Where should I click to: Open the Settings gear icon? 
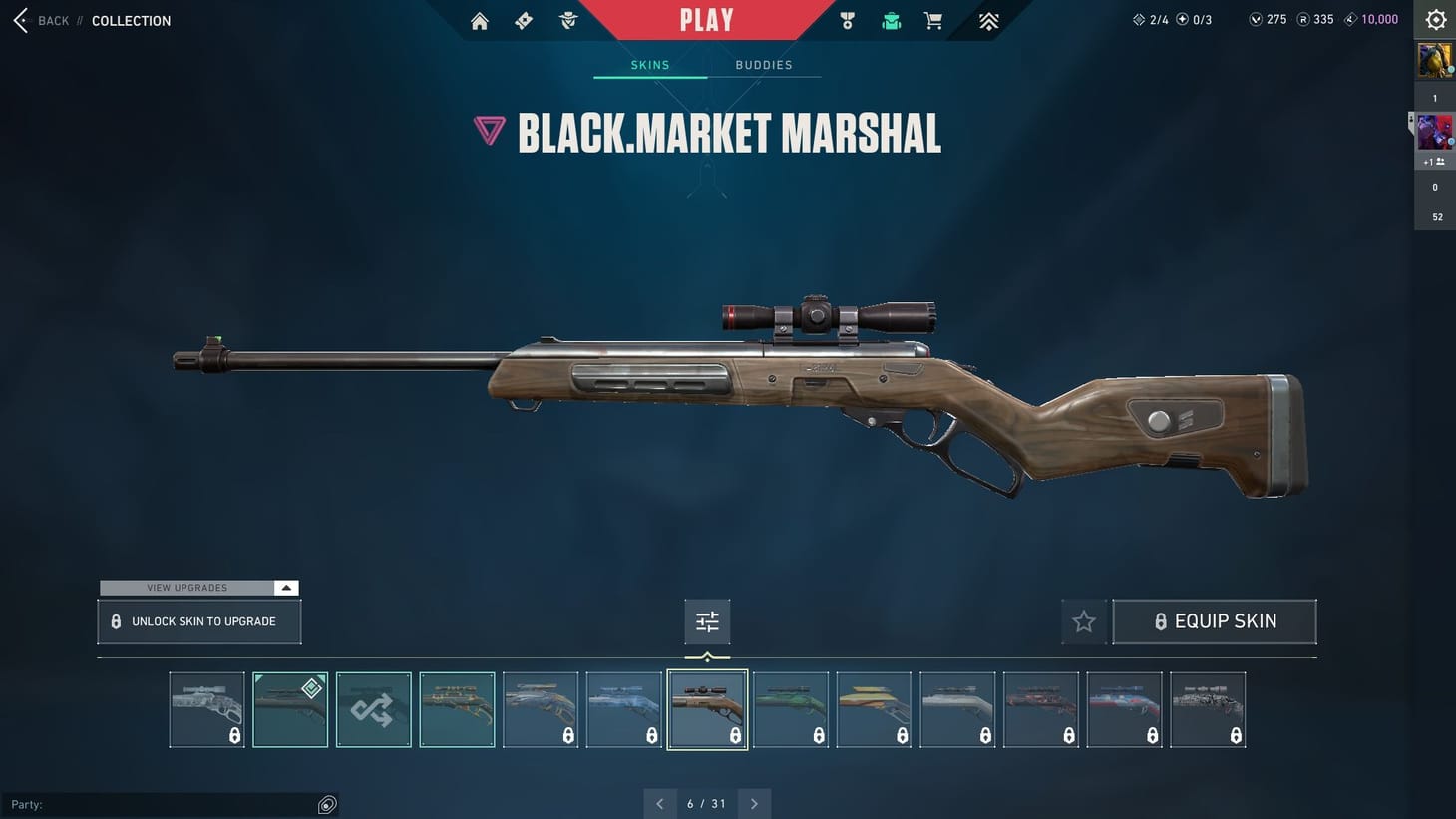1435,19
